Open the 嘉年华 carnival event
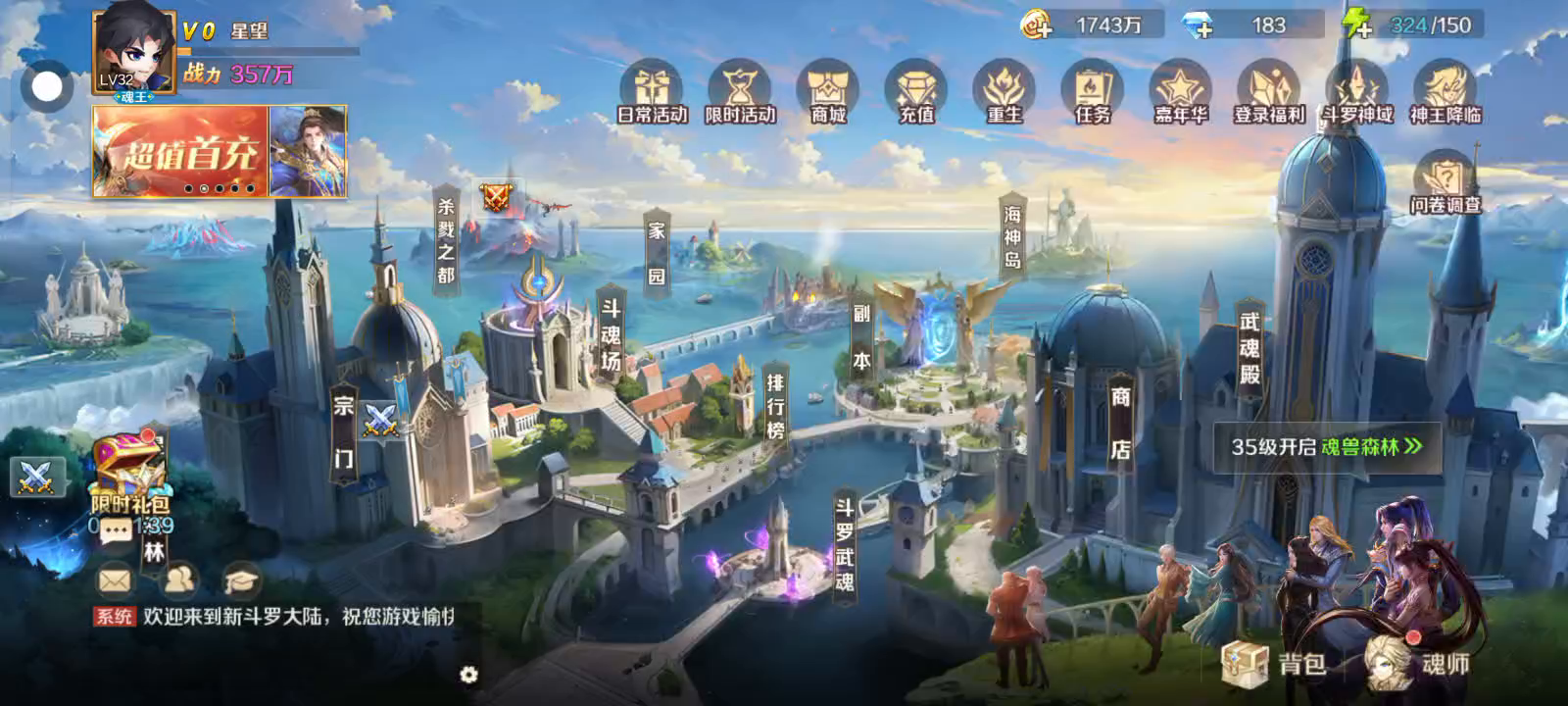The height and width of the screenshot is (706, 1568). pos(1180,92)
